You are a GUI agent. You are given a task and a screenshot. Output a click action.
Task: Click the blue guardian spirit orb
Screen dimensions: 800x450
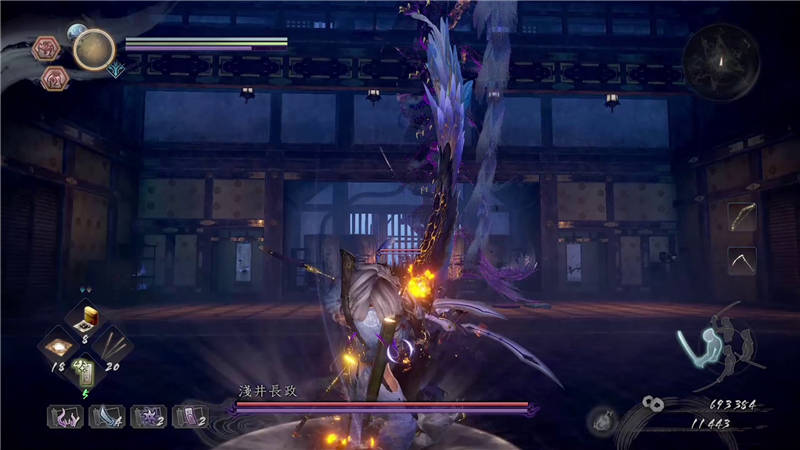(x=76, y=33)
